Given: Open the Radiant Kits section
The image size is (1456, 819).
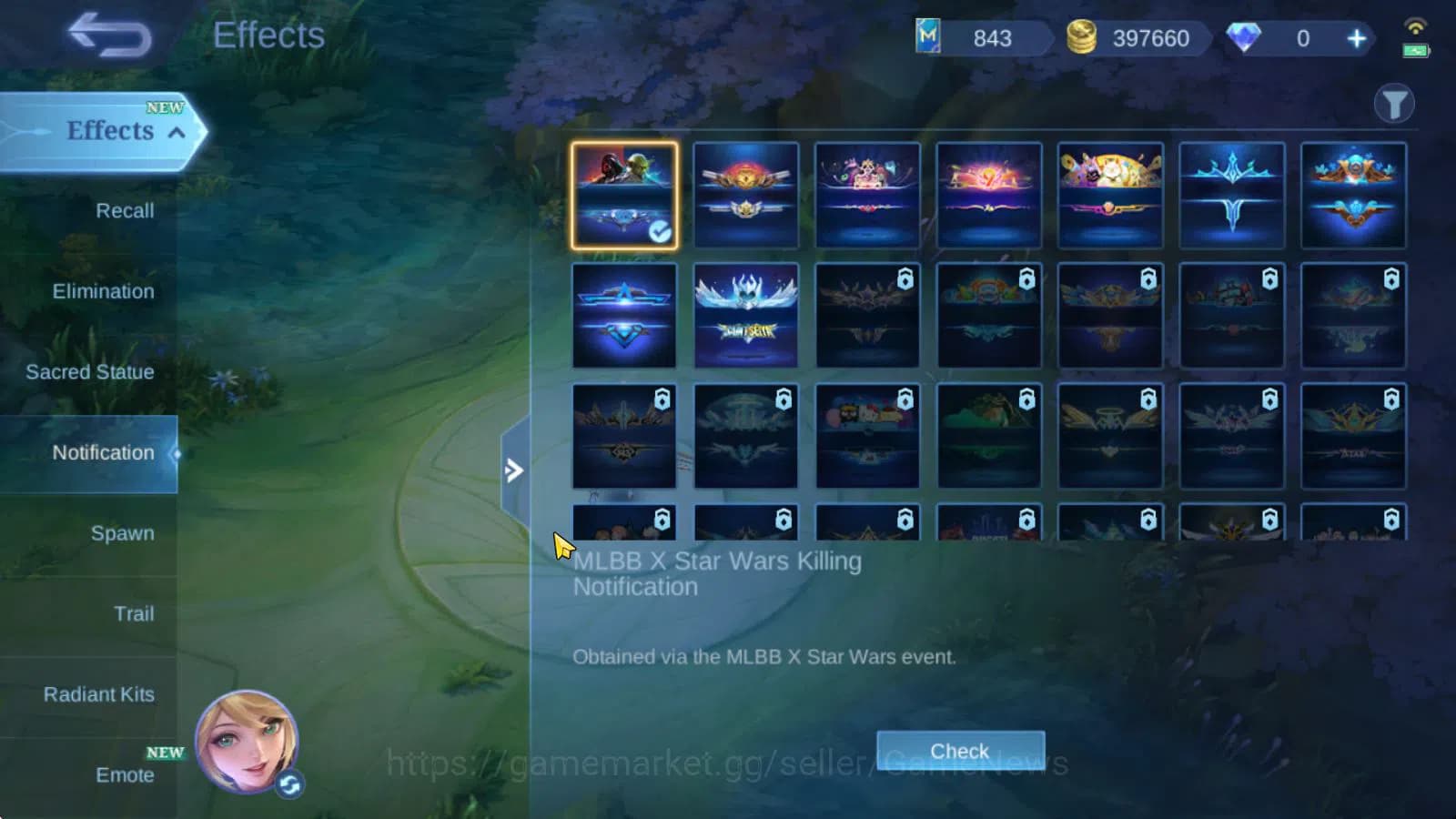Looking at the screenshot, I should pos(98,694).
